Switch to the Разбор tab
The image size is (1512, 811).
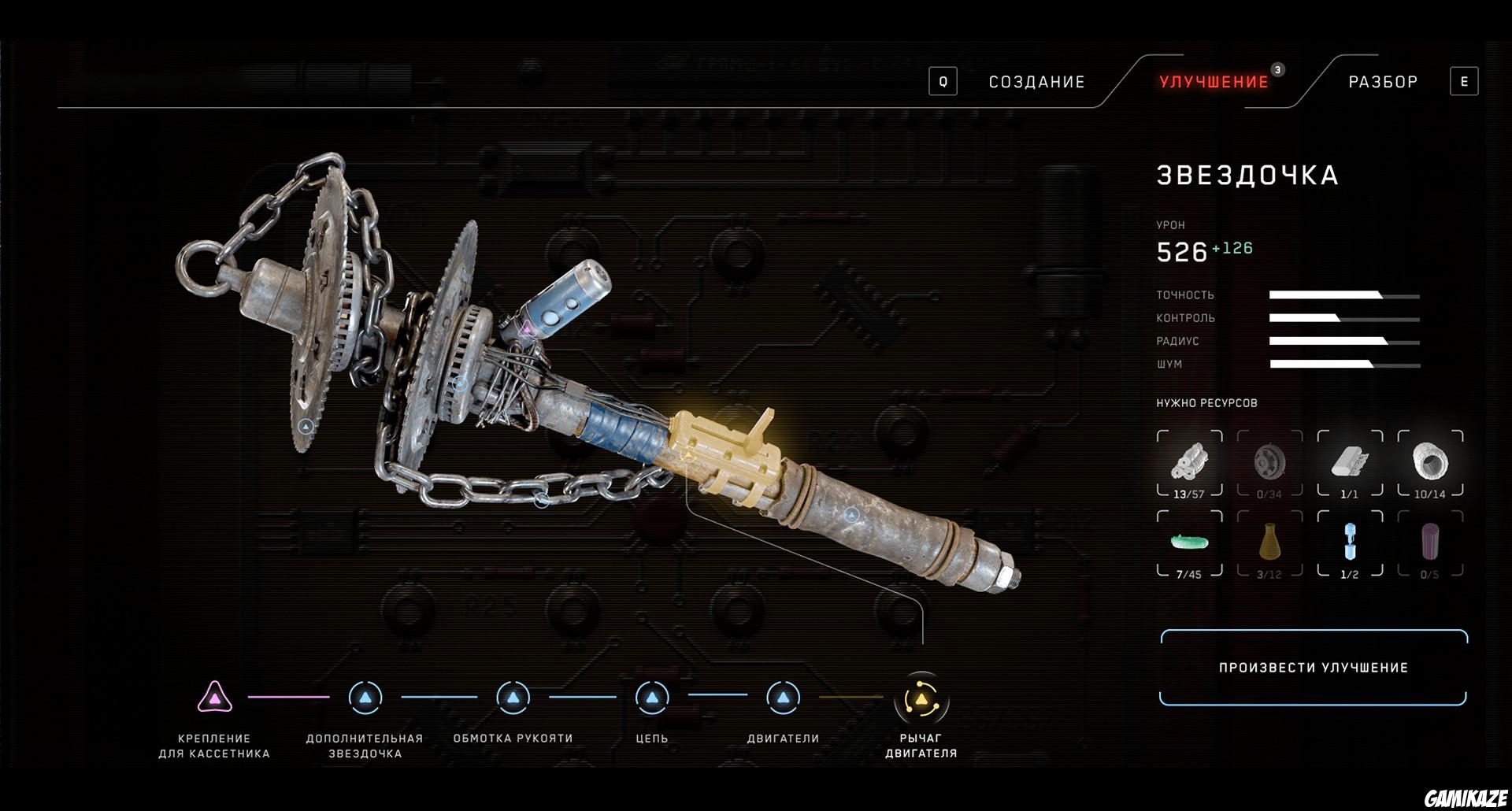[x=1383, y=82]
